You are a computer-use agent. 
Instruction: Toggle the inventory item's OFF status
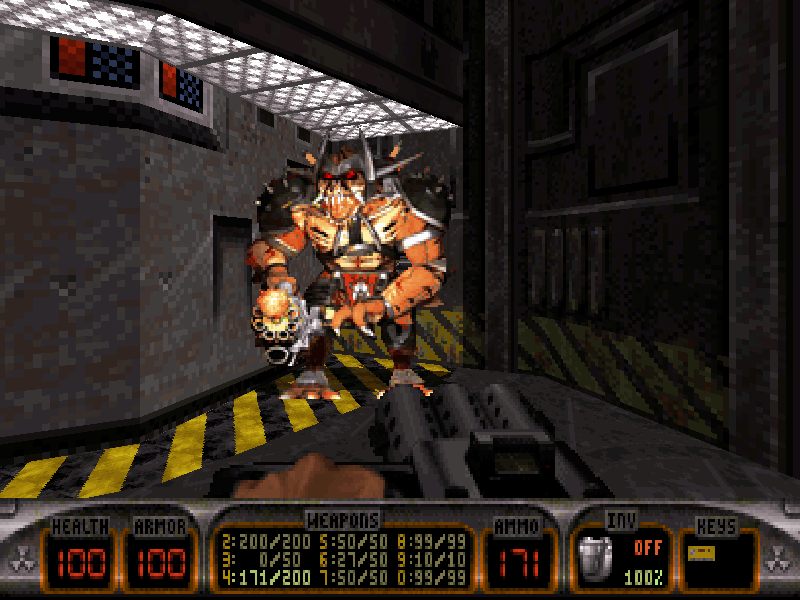click(647, 548)
